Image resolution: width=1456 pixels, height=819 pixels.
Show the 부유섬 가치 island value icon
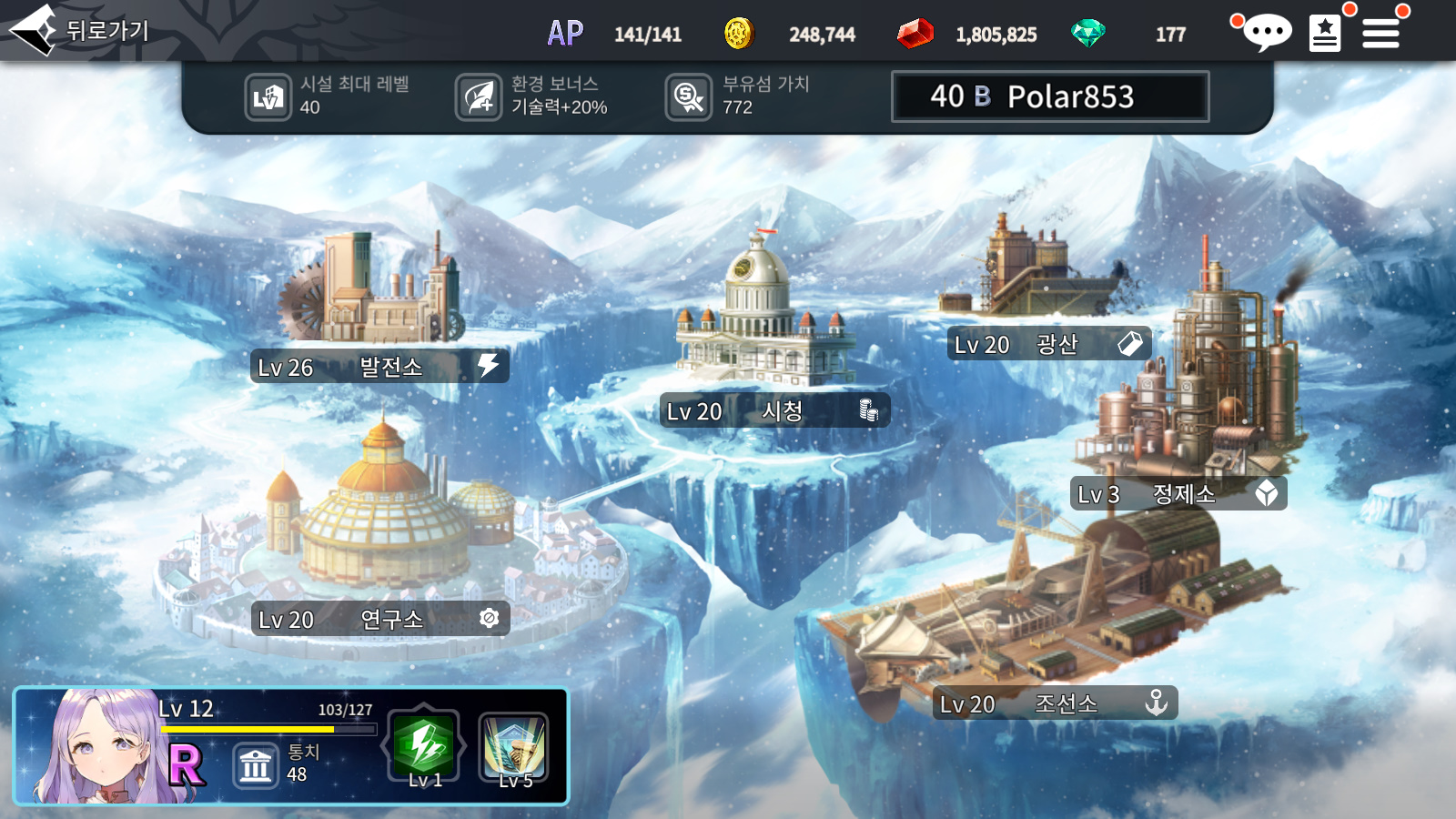(x=689, y=97)
